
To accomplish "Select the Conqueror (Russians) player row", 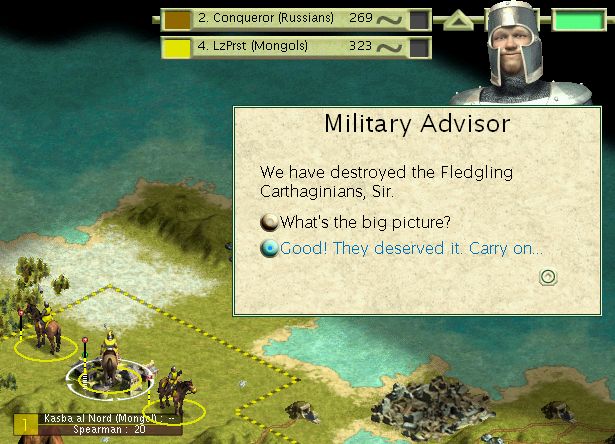I will click(x=266, y=18).
